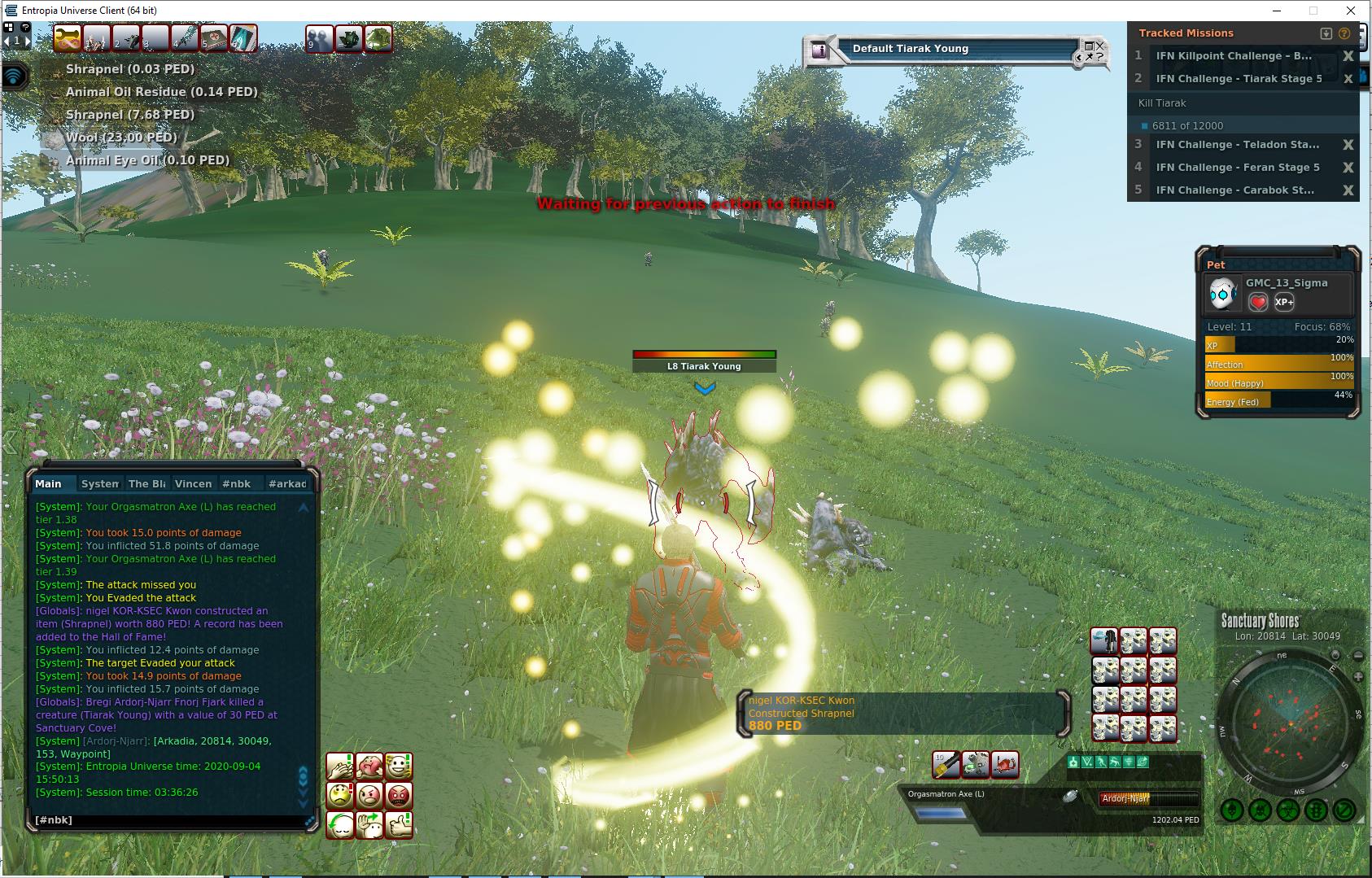
Task: Zoom in the radar with plus button
Action: click(x=1357, y=677)
